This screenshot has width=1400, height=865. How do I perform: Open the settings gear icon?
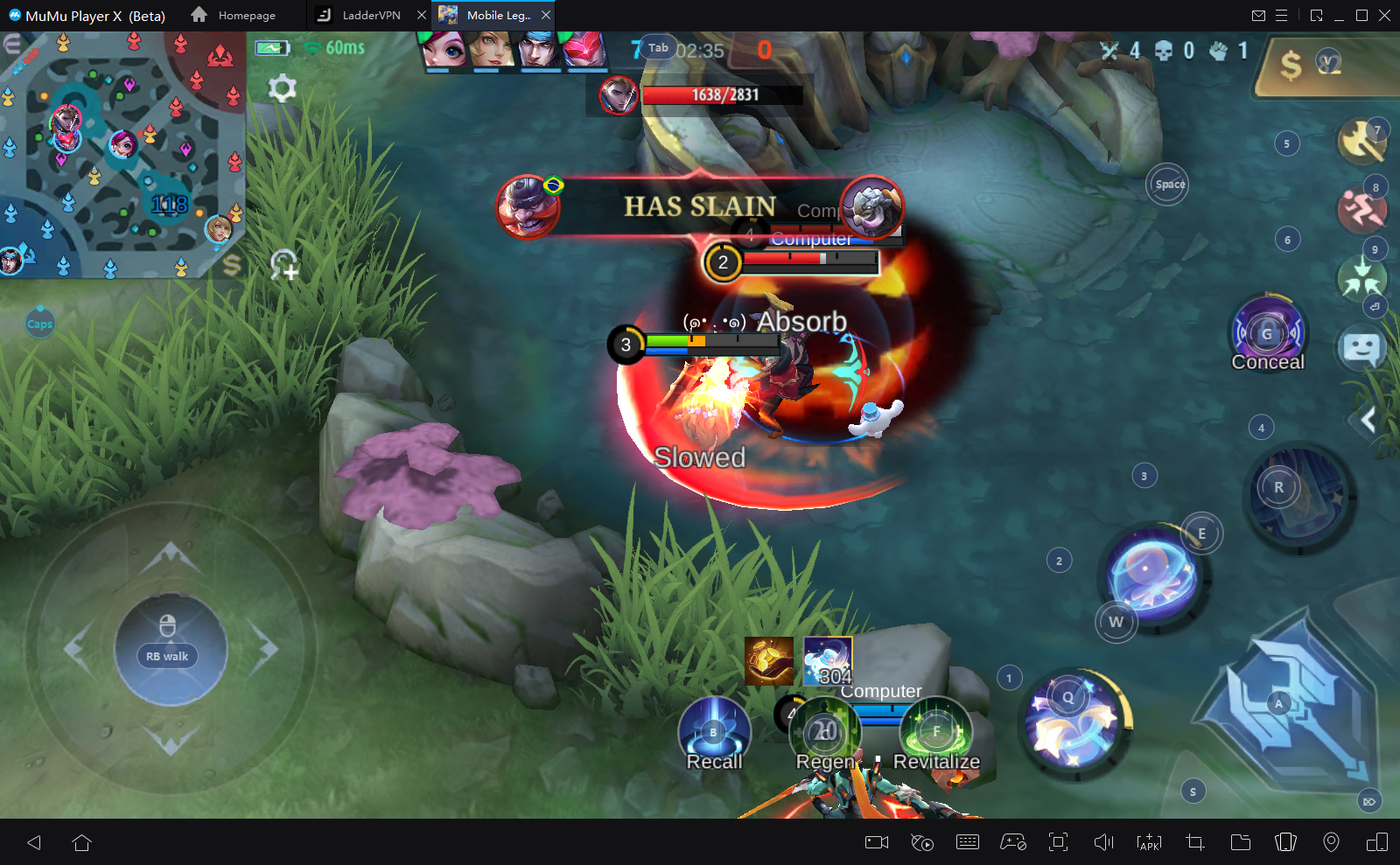click(x=282, y=88)
